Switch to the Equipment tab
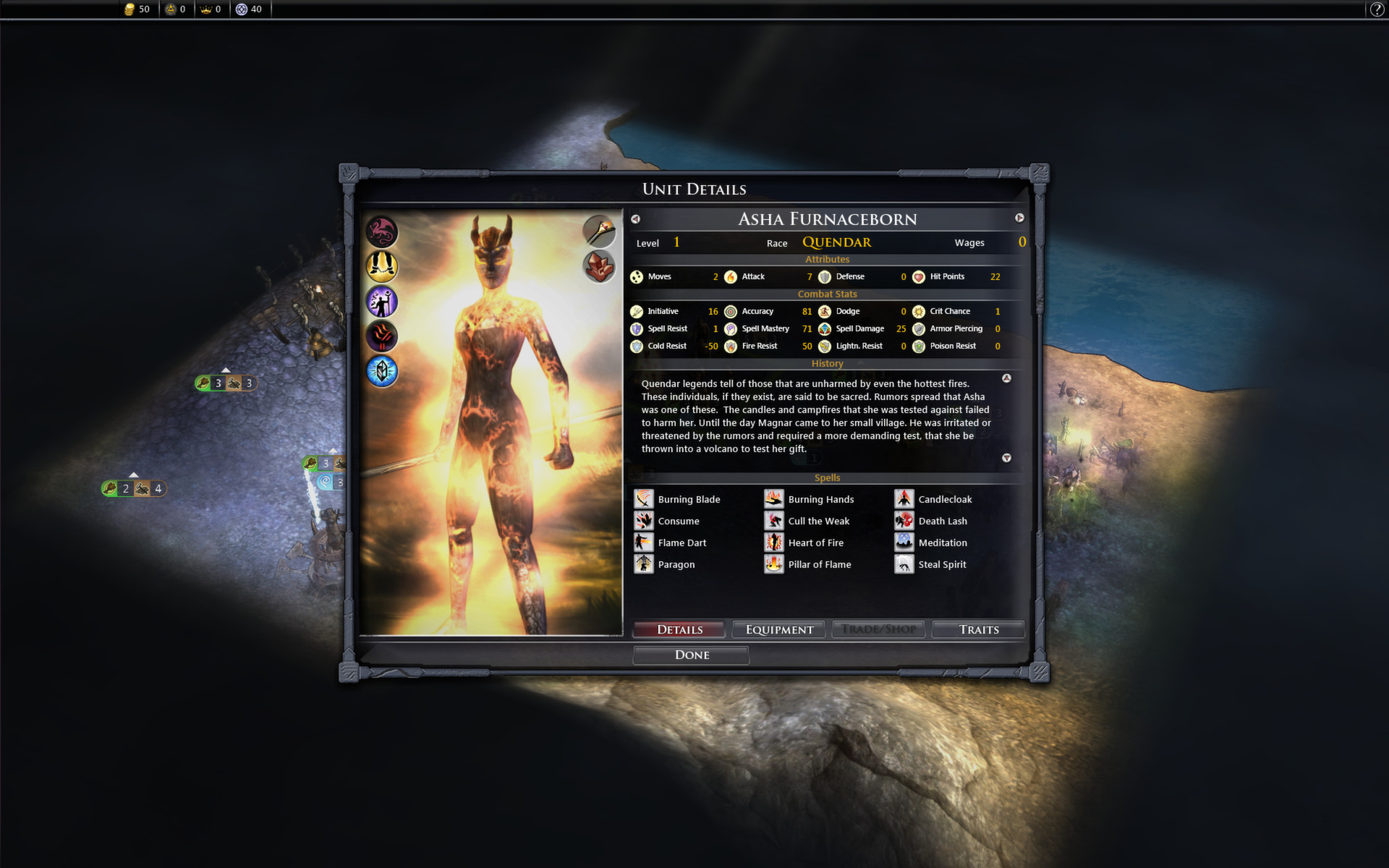This screenshot has width=1389, height=868. [778, 629]
